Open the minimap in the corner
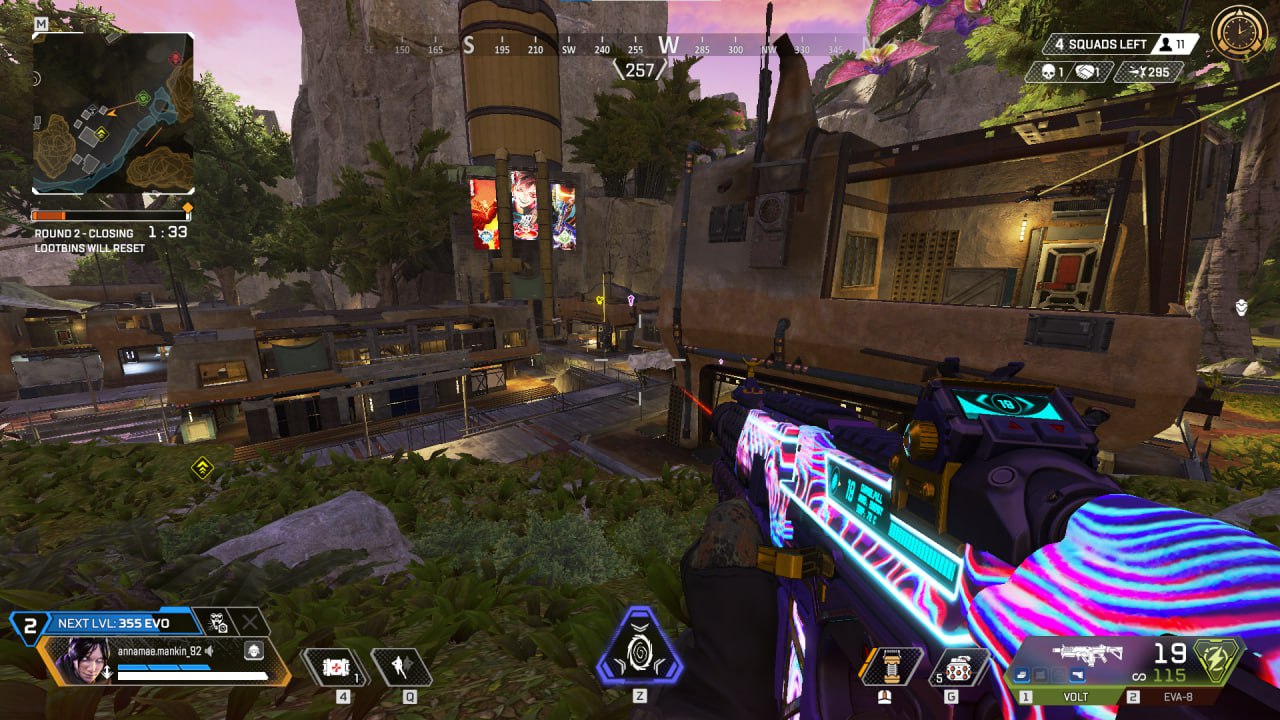1280x720 pixels. tap(113, 113)
